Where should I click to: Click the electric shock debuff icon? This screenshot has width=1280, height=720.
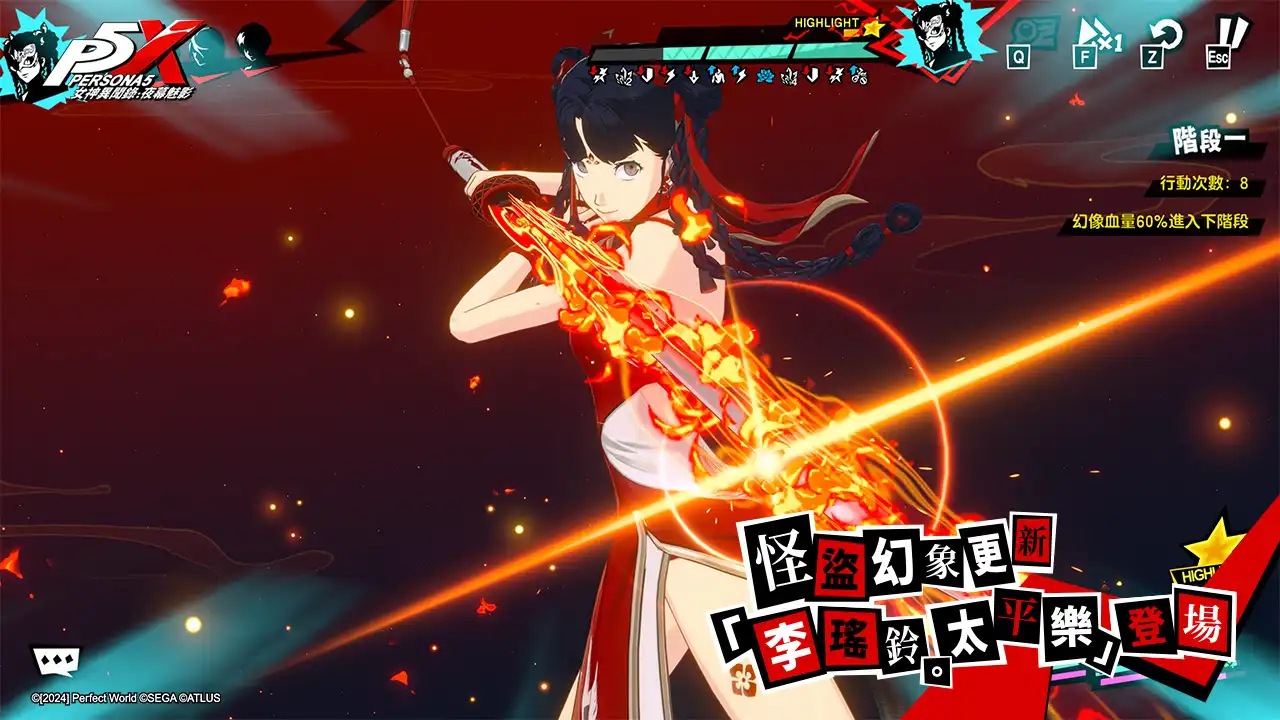pos(668,73)
